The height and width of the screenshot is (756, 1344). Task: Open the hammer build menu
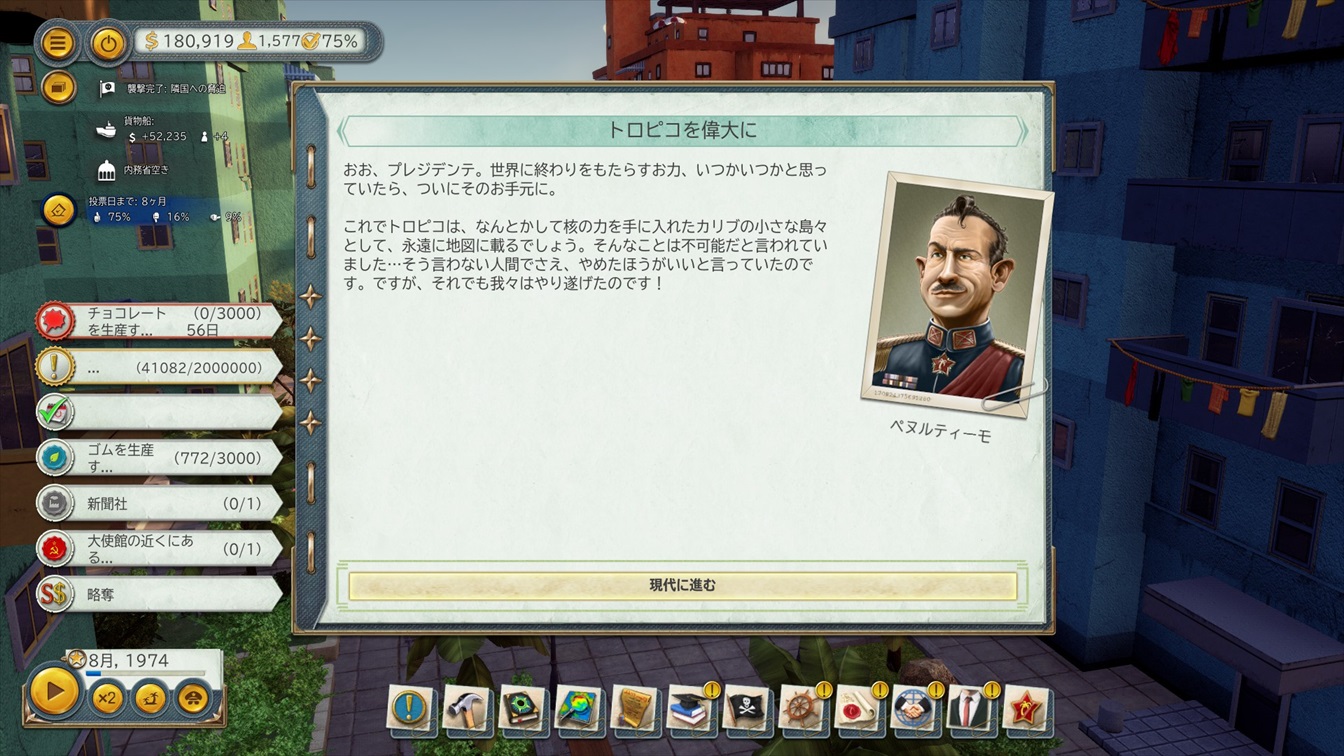[x=466, y=708]
